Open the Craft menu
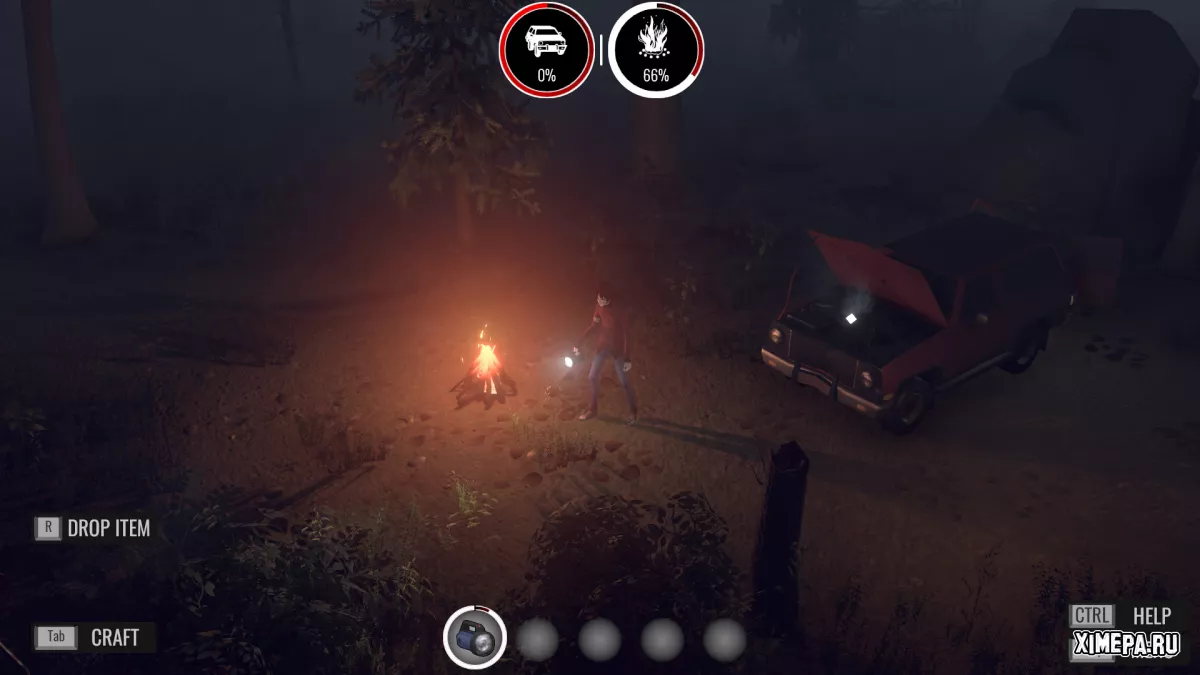 click(95, 637)
